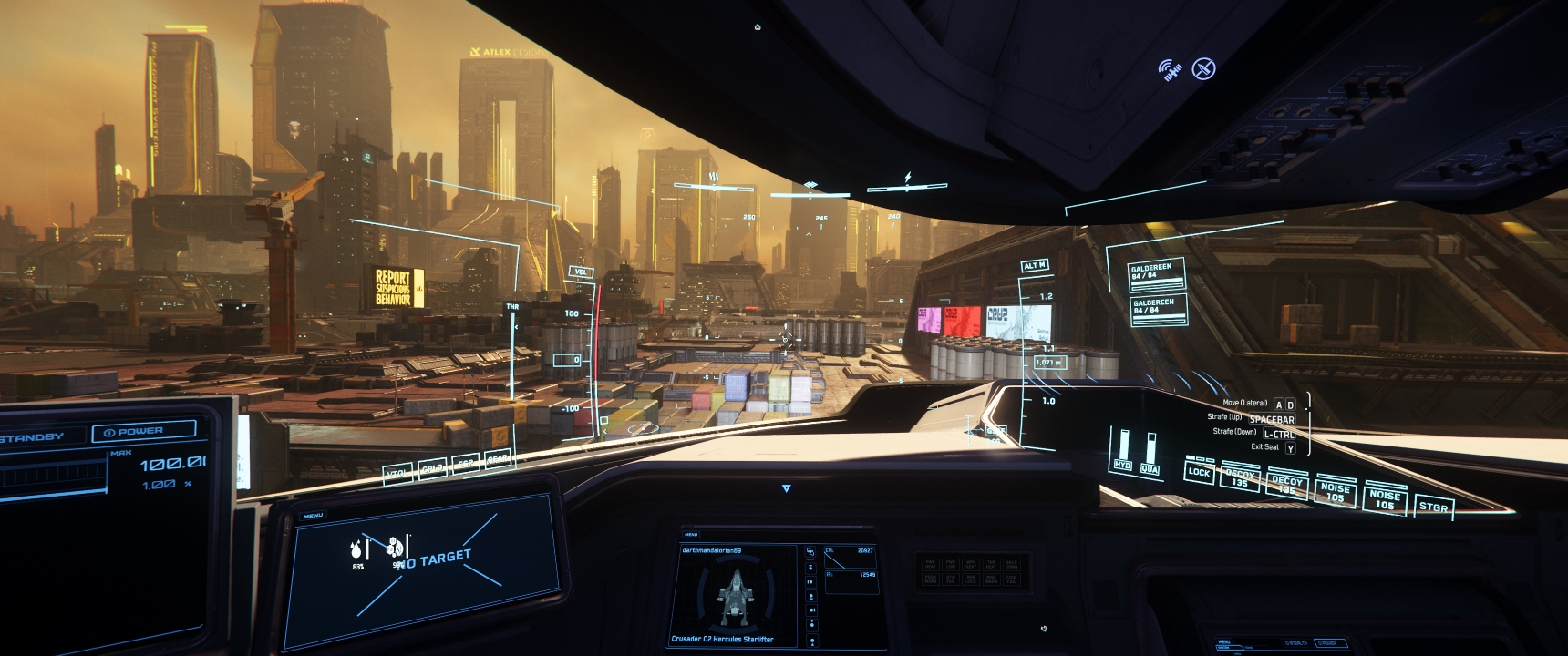1568x656 pixels.
Task: Activate the LOCK button on the HUD
Action: (x=1199, y=472)
